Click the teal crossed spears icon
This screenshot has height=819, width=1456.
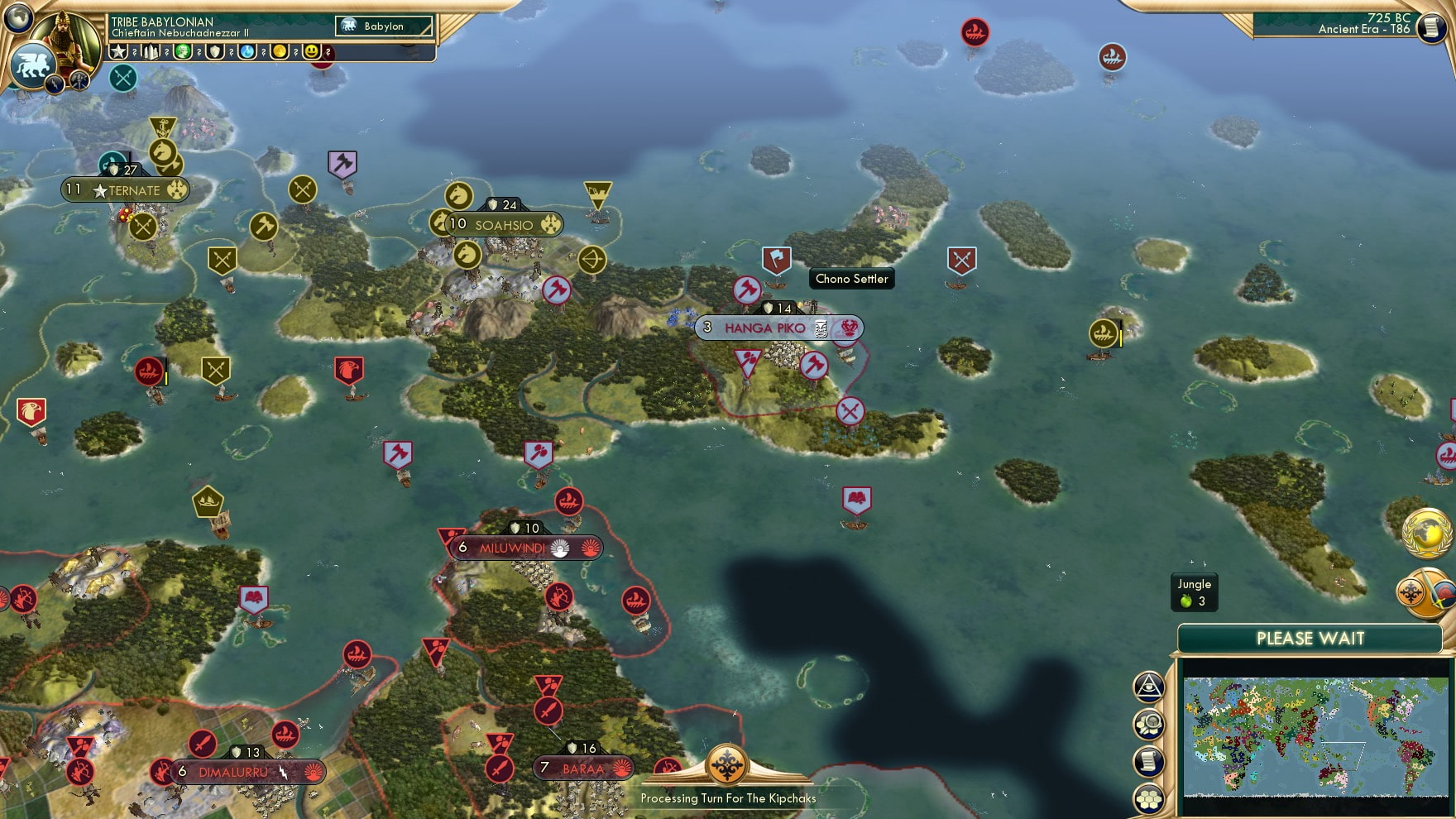pyautogui.click(x=123, y=78)
